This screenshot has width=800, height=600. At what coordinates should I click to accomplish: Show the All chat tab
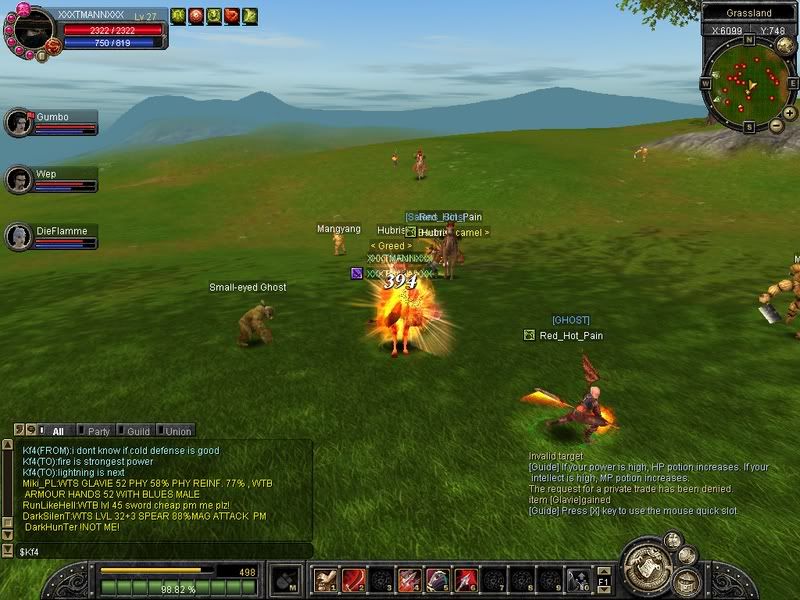click(x=57, y=431)
